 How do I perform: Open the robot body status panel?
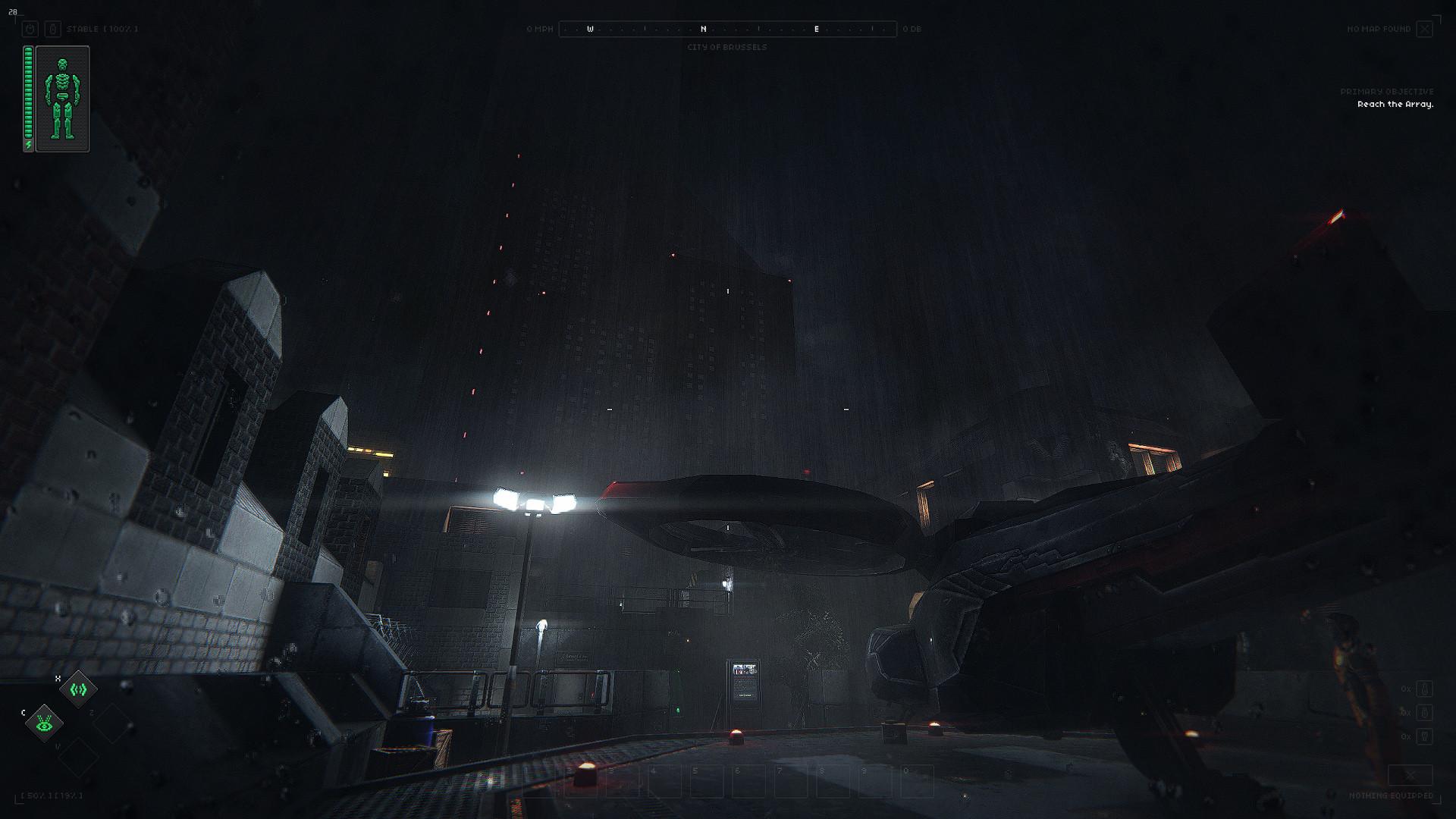pyautogui.click(x=62, y=99)
